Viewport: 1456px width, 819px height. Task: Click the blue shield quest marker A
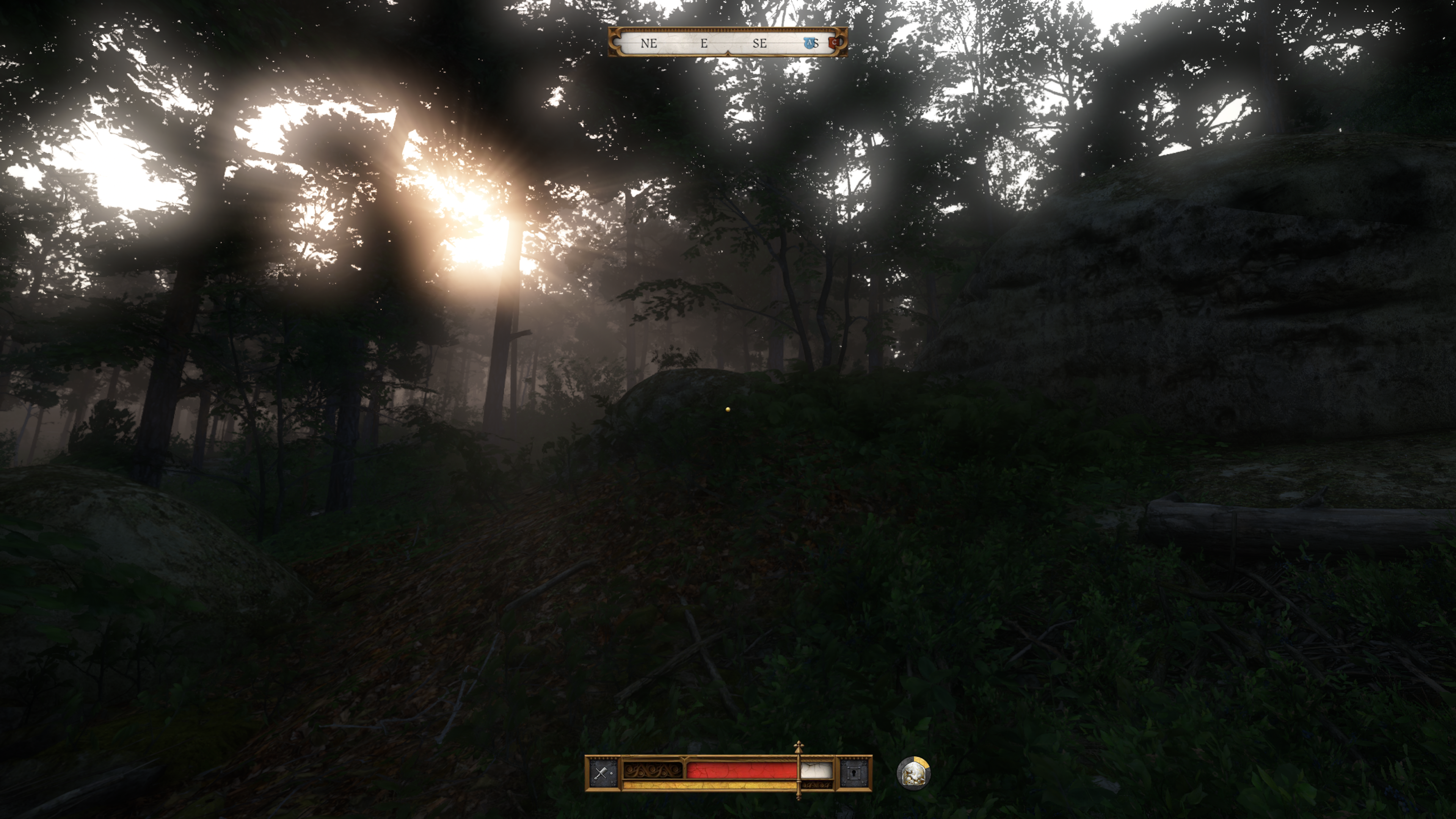[810, 43]
